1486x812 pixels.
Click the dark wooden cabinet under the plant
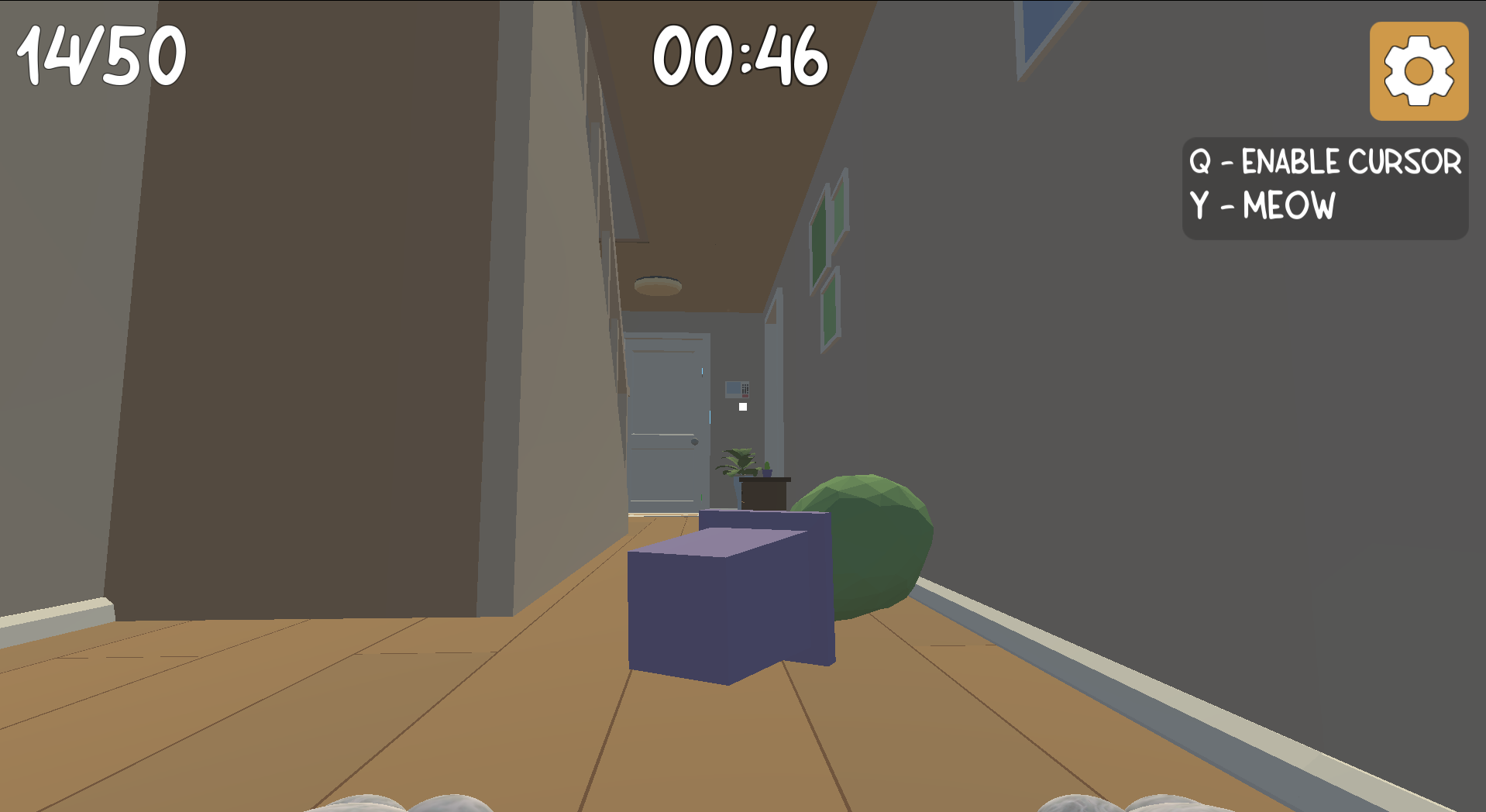762,492
